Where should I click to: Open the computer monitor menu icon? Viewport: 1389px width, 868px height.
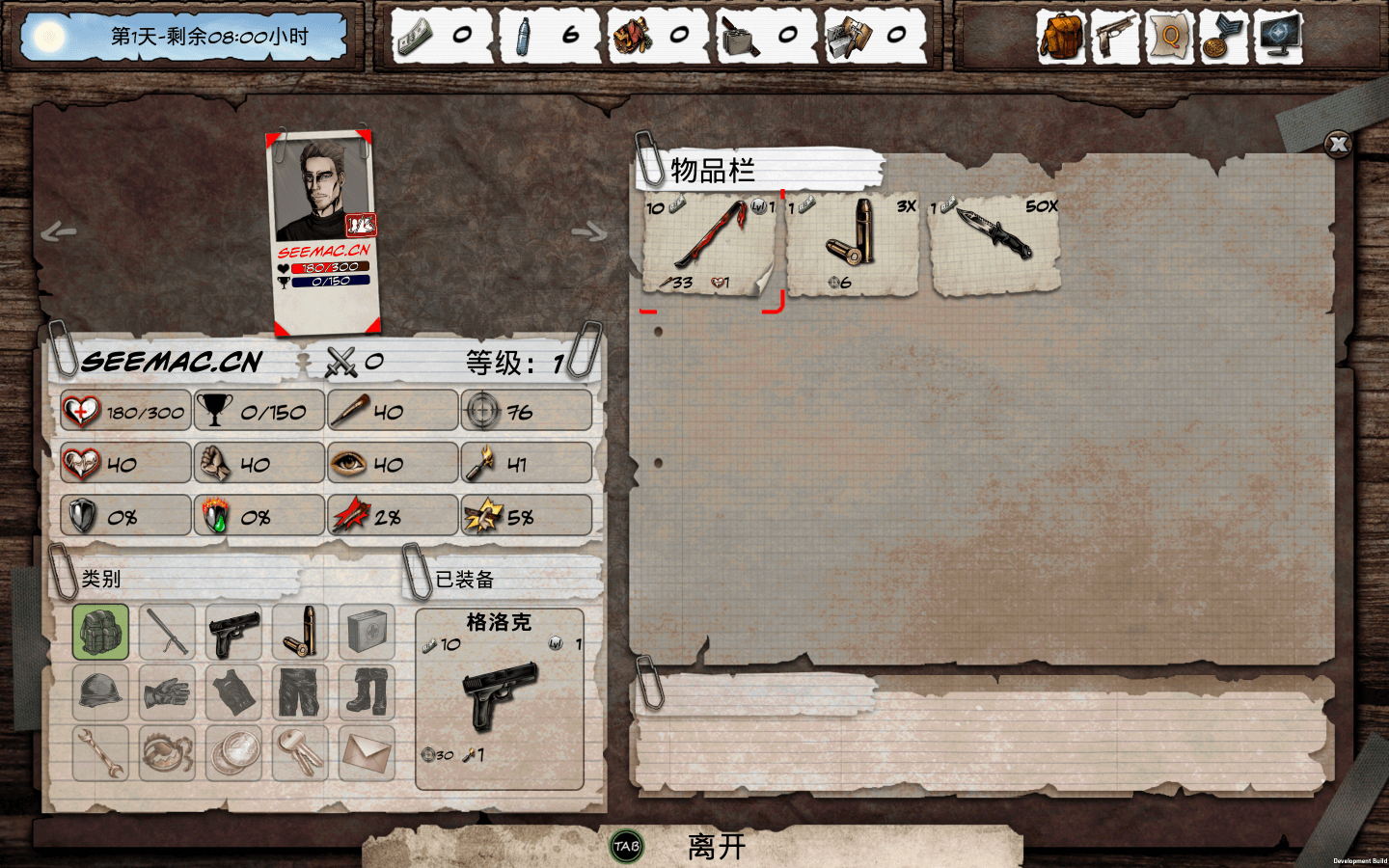[x=1279, y=37]
